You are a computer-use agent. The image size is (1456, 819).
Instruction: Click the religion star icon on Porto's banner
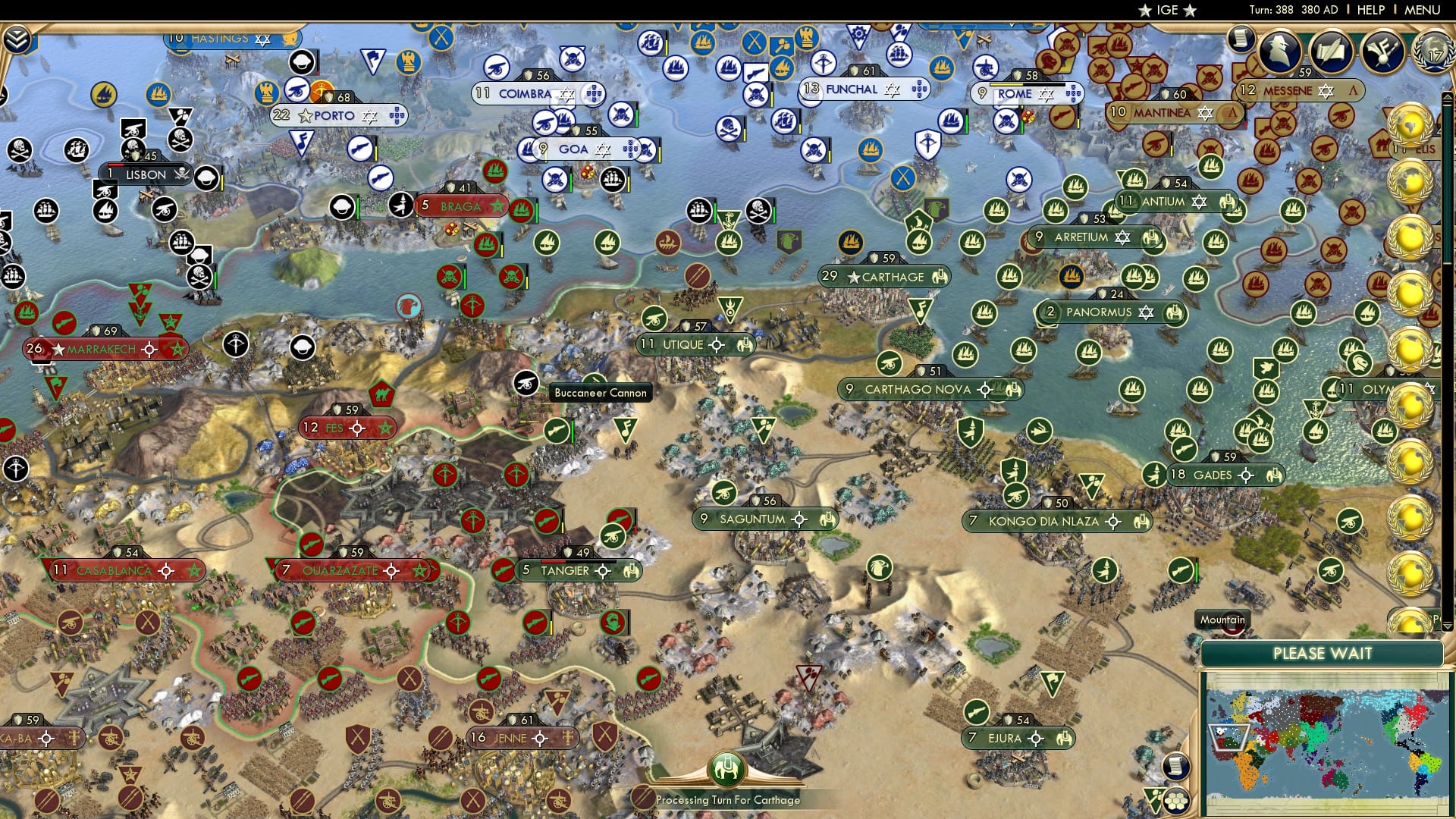pos(369,116)
